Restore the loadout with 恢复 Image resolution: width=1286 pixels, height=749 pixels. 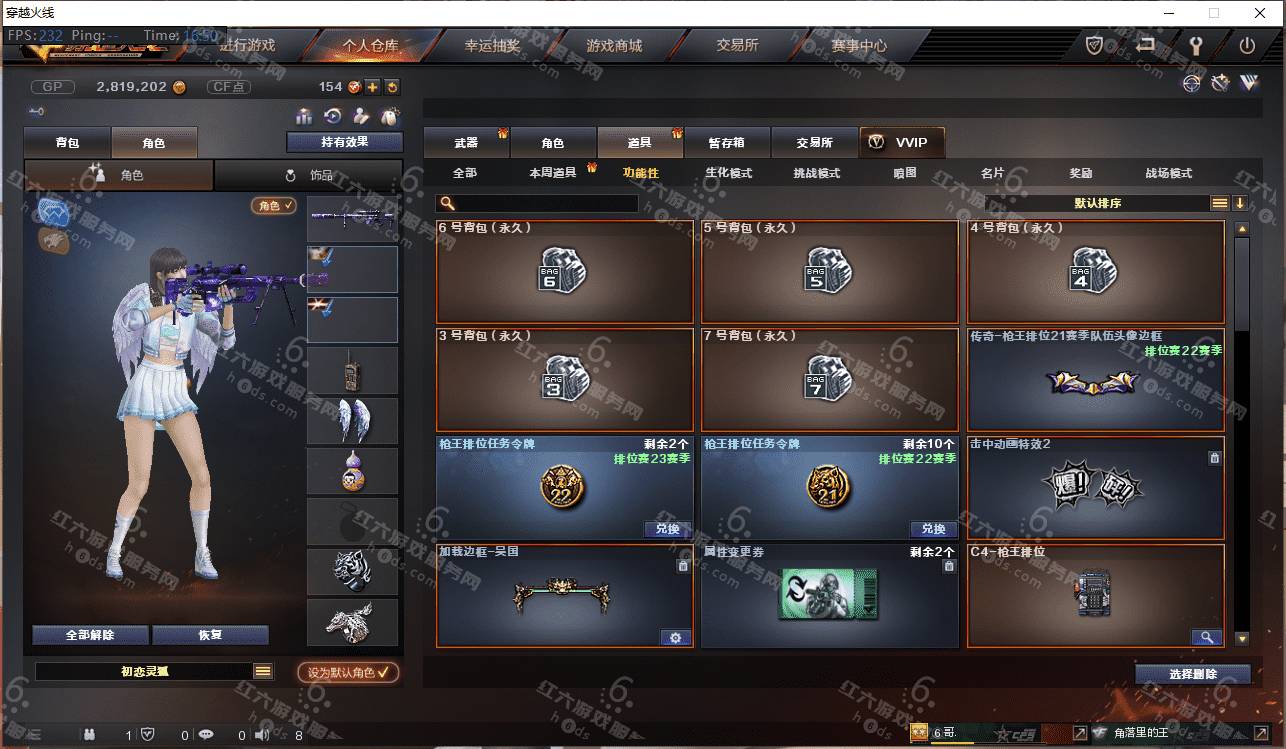point(210,635)
